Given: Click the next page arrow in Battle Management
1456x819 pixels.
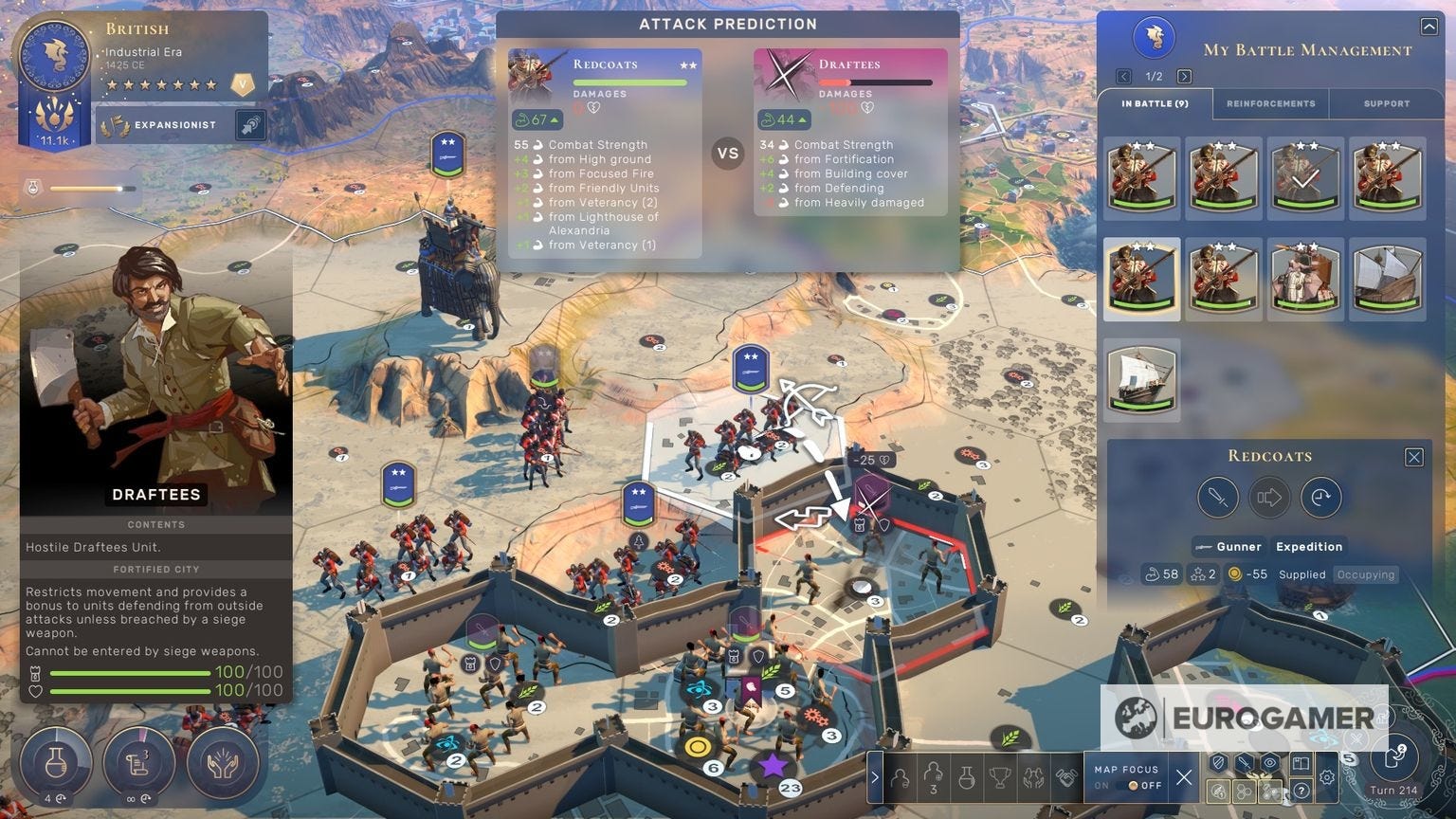Looking at the screenshot, I should pos(1184,75).
